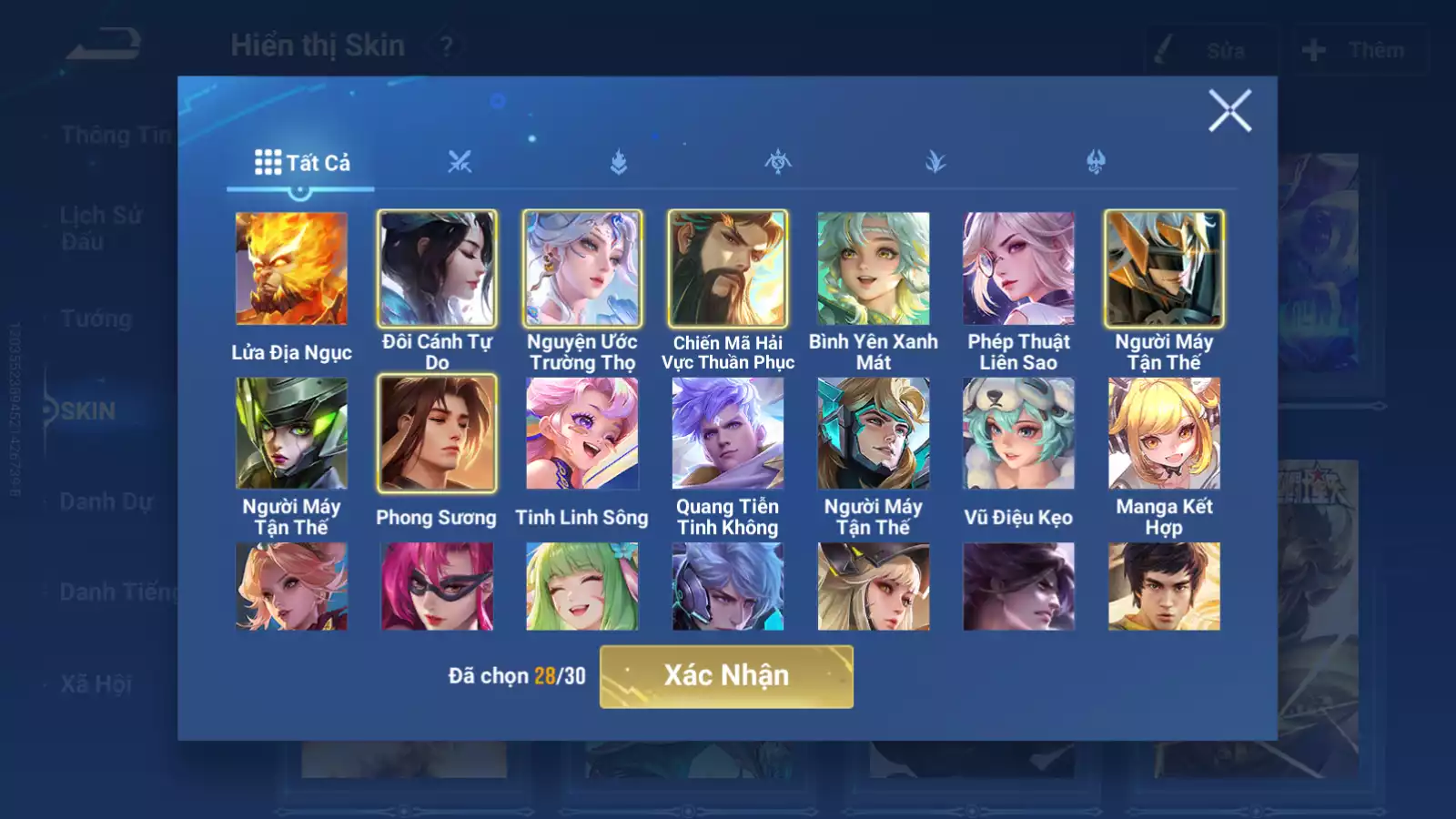The height and width of the screenshot is (819, 1456).
Task: Choose the Bình Yên Xanh Mát skin
Action: (x=874, y=268)
